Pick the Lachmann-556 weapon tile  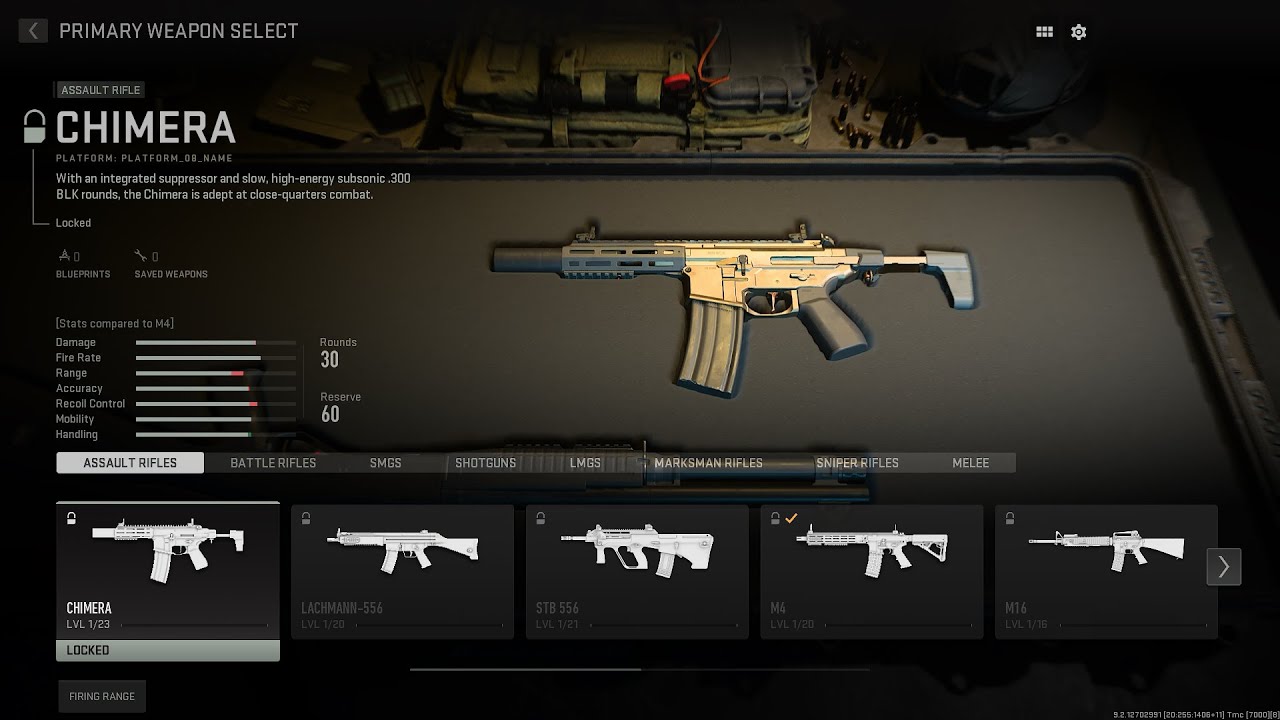(402, 571)
